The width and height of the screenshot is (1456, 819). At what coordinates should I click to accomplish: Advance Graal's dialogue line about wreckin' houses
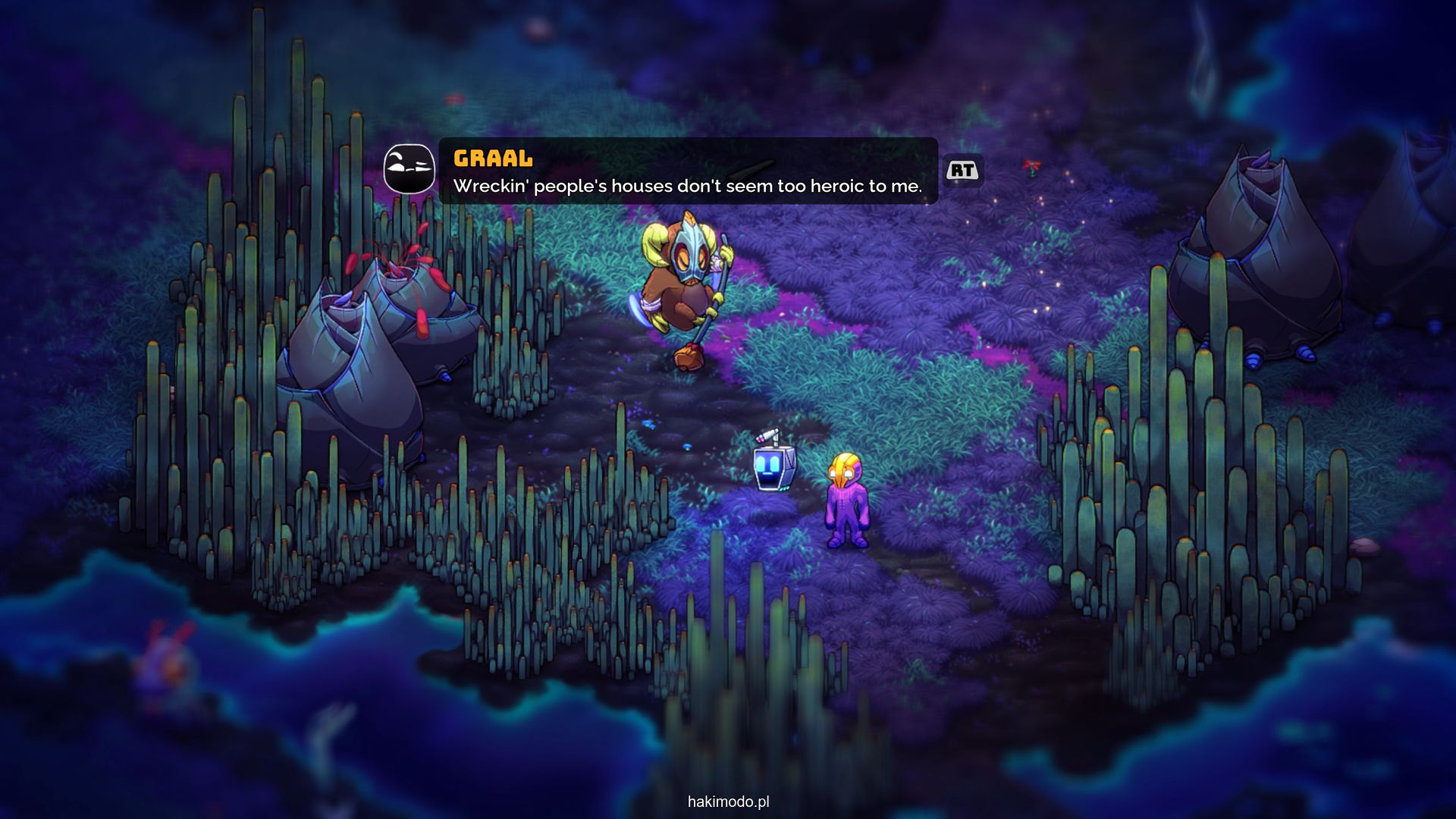click(x=962, y=171)
